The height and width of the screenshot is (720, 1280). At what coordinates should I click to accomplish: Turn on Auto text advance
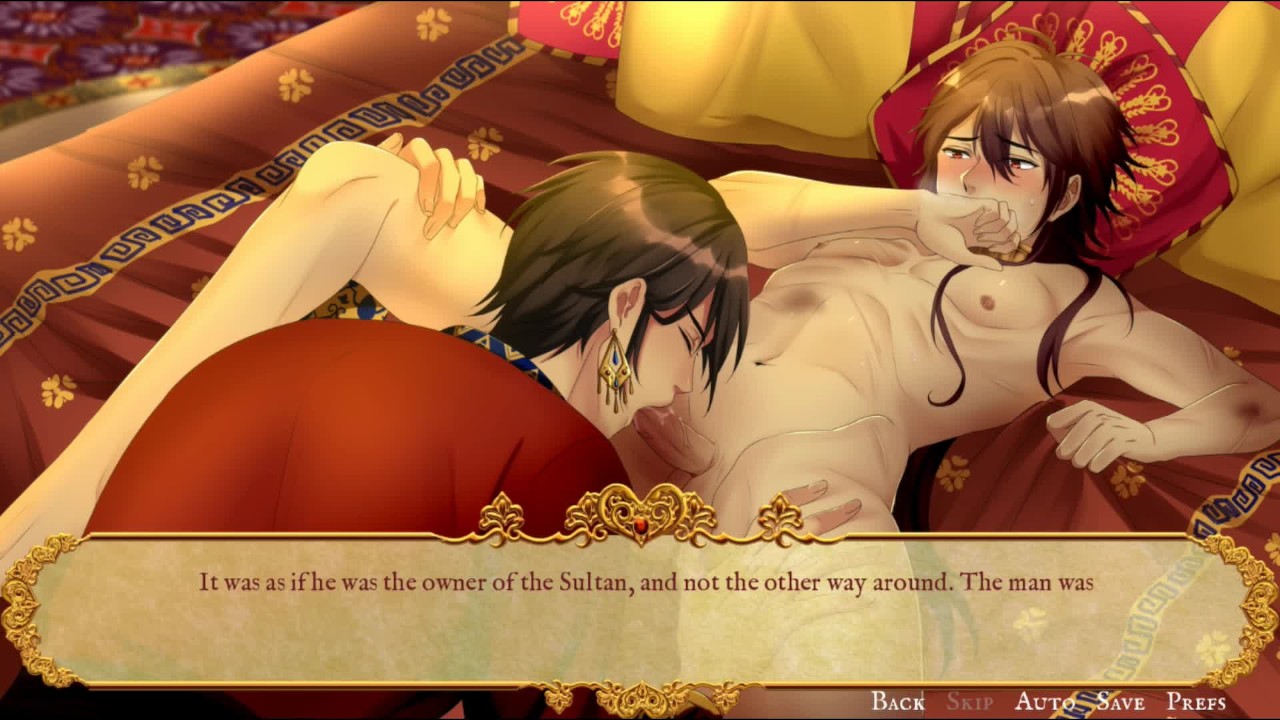click(x=1045, y=701)
